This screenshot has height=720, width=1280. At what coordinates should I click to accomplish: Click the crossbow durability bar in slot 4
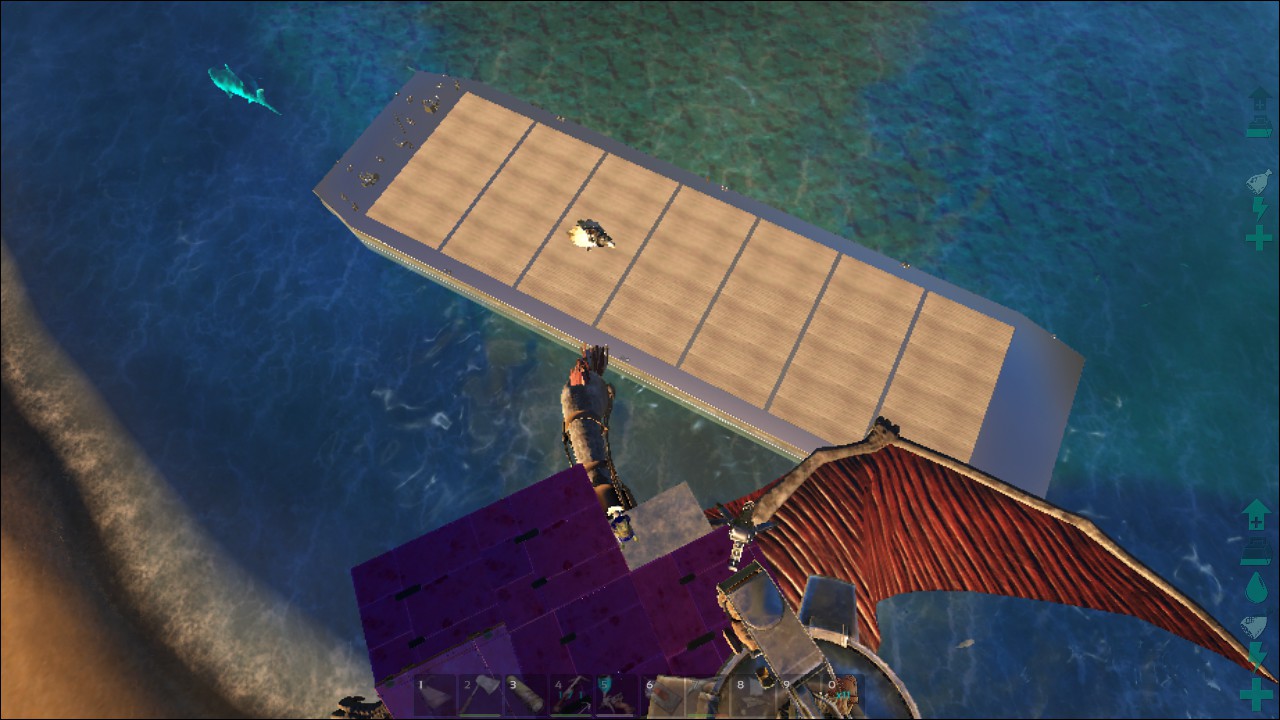pyautogui.click(x=571, y=714)
